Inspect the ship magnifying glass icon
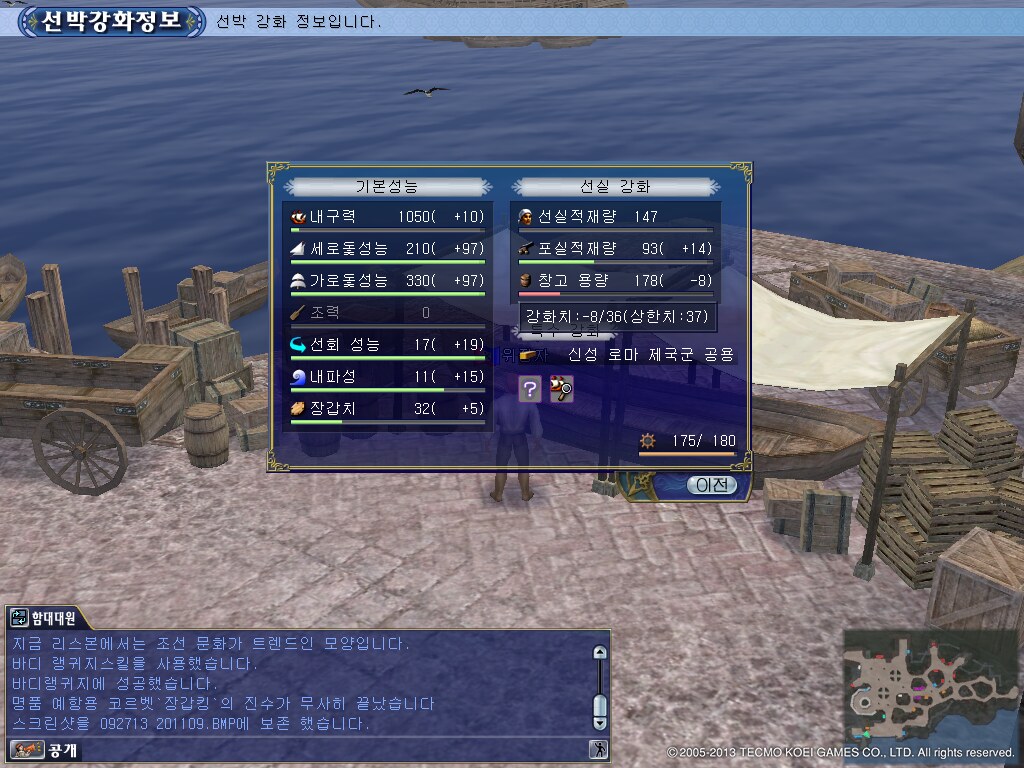Image resolution: width=1024 pixels, height=768 pixels. (x=561, y=390)
